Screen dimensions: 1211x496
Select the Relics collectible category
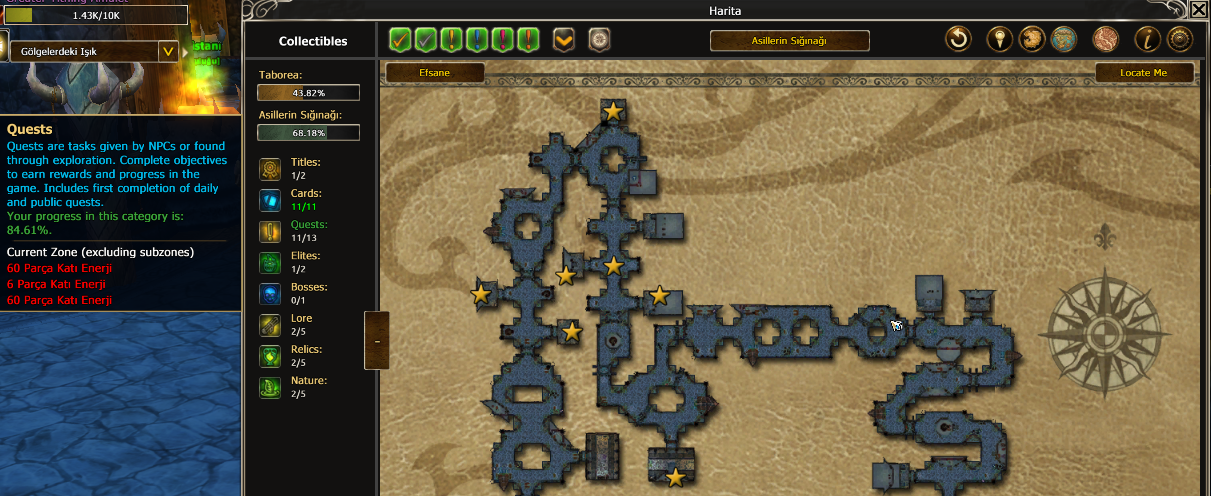270,356
